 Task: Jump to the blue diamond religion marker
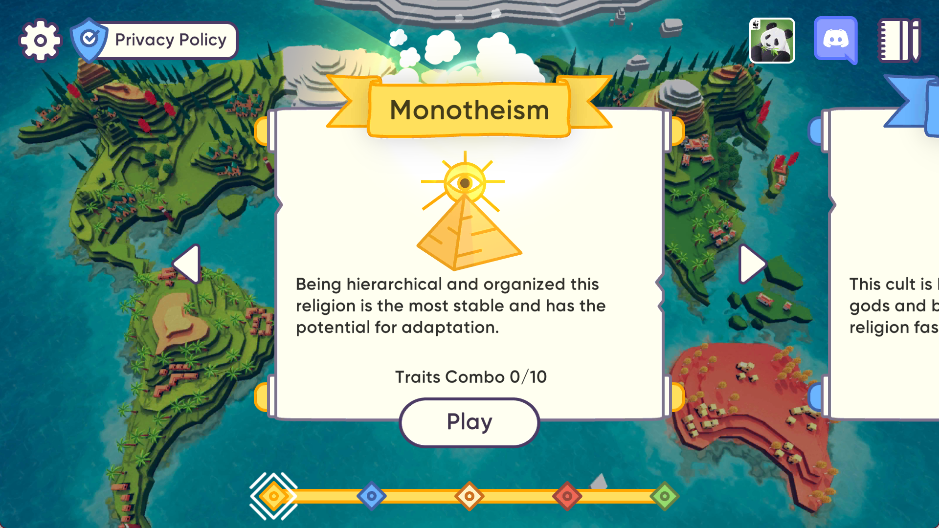coord(371,495)
